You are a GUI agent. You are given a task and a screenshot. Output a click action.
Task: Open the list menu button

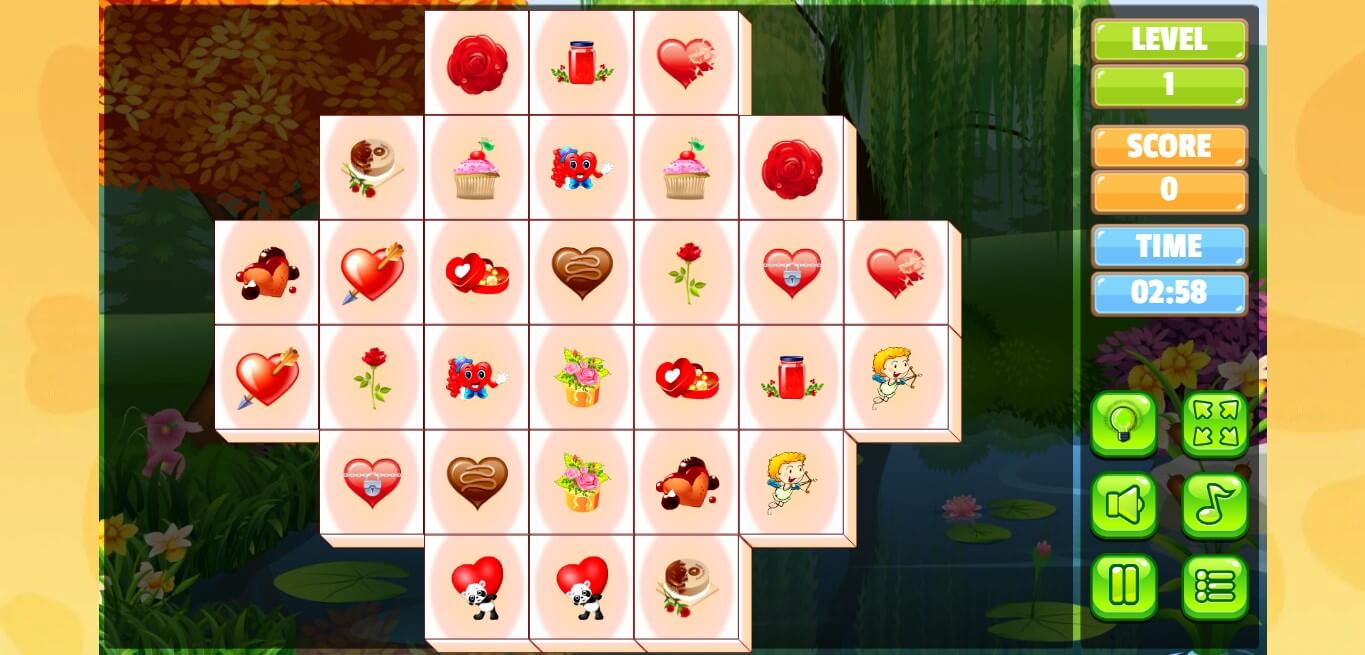1215,586
